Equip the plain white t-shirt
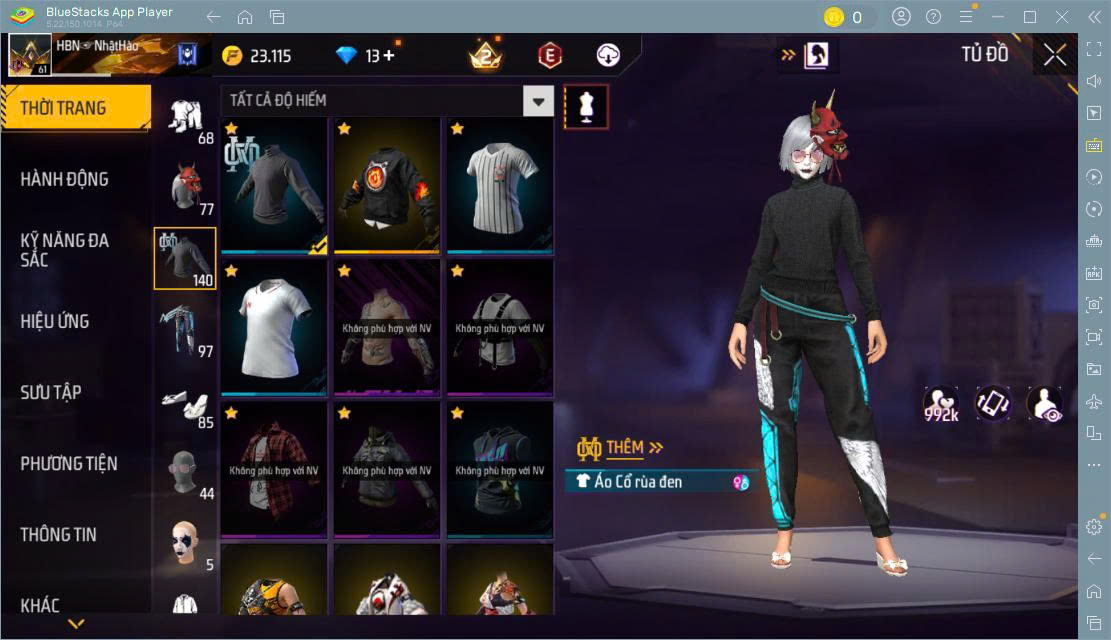This screenshot has width=1111, height=640. (274, 328)
